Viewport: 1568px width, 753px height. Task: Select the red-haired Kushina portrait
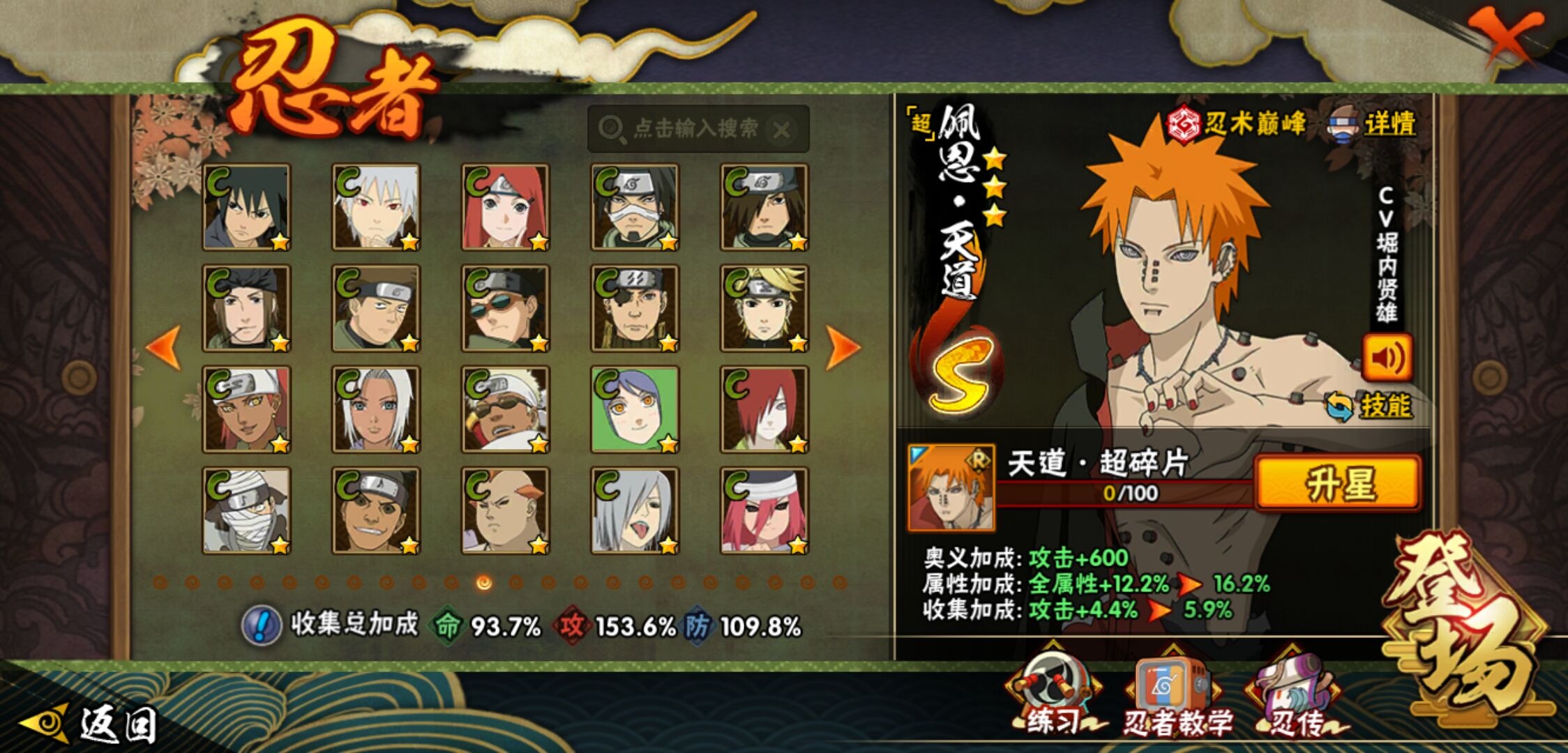coord(505,207)
